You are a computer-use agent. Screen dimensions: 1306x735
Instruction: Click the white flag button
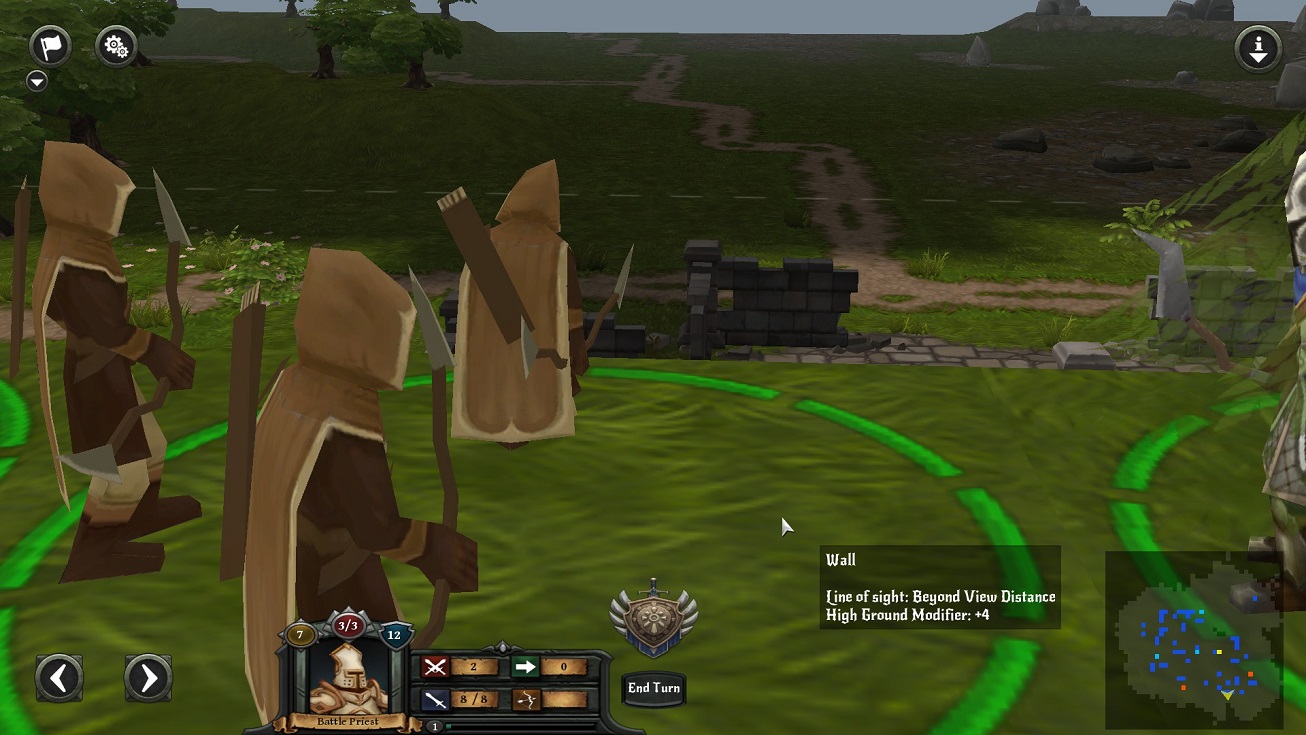(x=50, y=46)
